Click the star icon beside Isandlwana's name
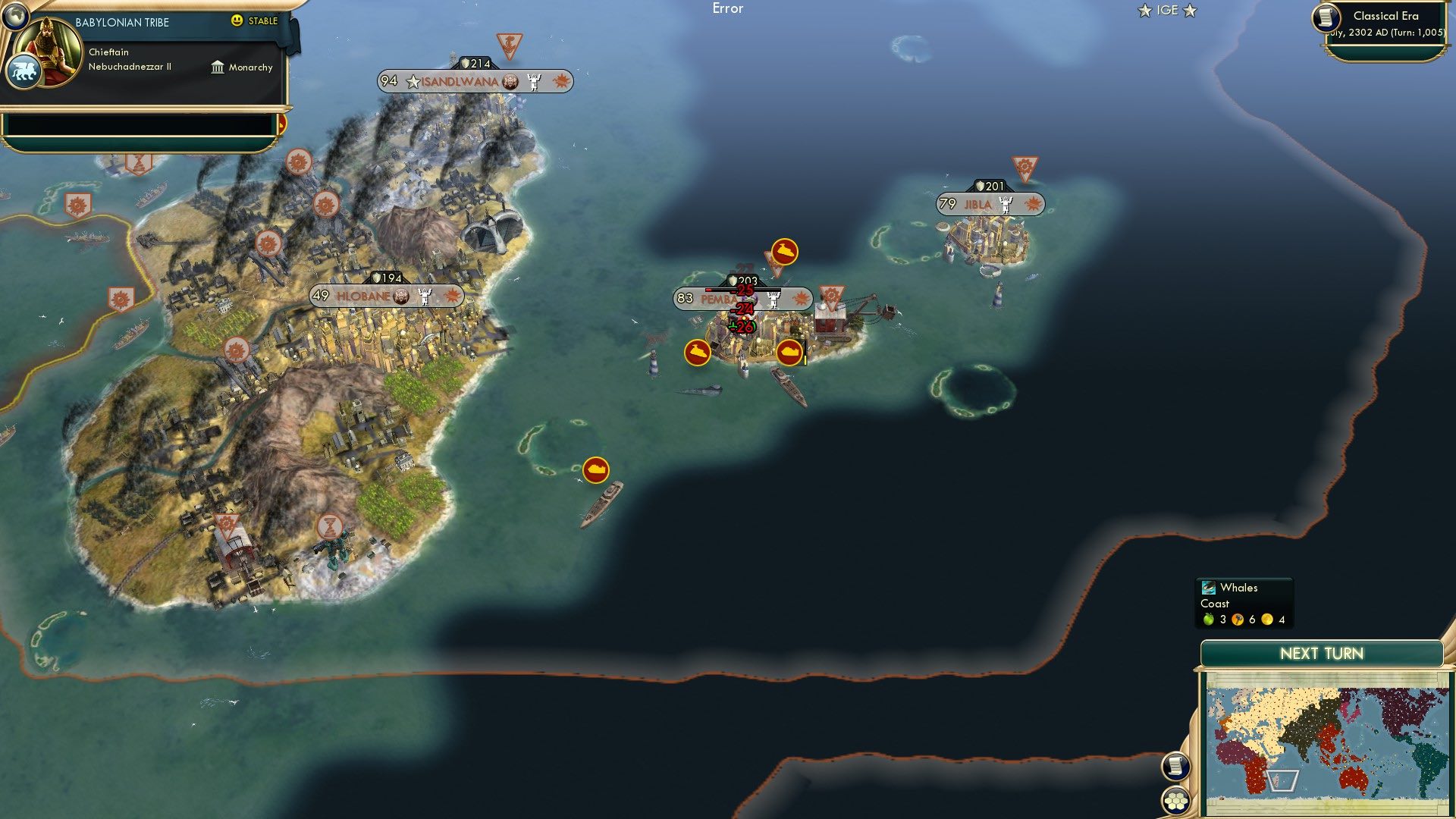The image size is (1456, 819). (413, 82)
